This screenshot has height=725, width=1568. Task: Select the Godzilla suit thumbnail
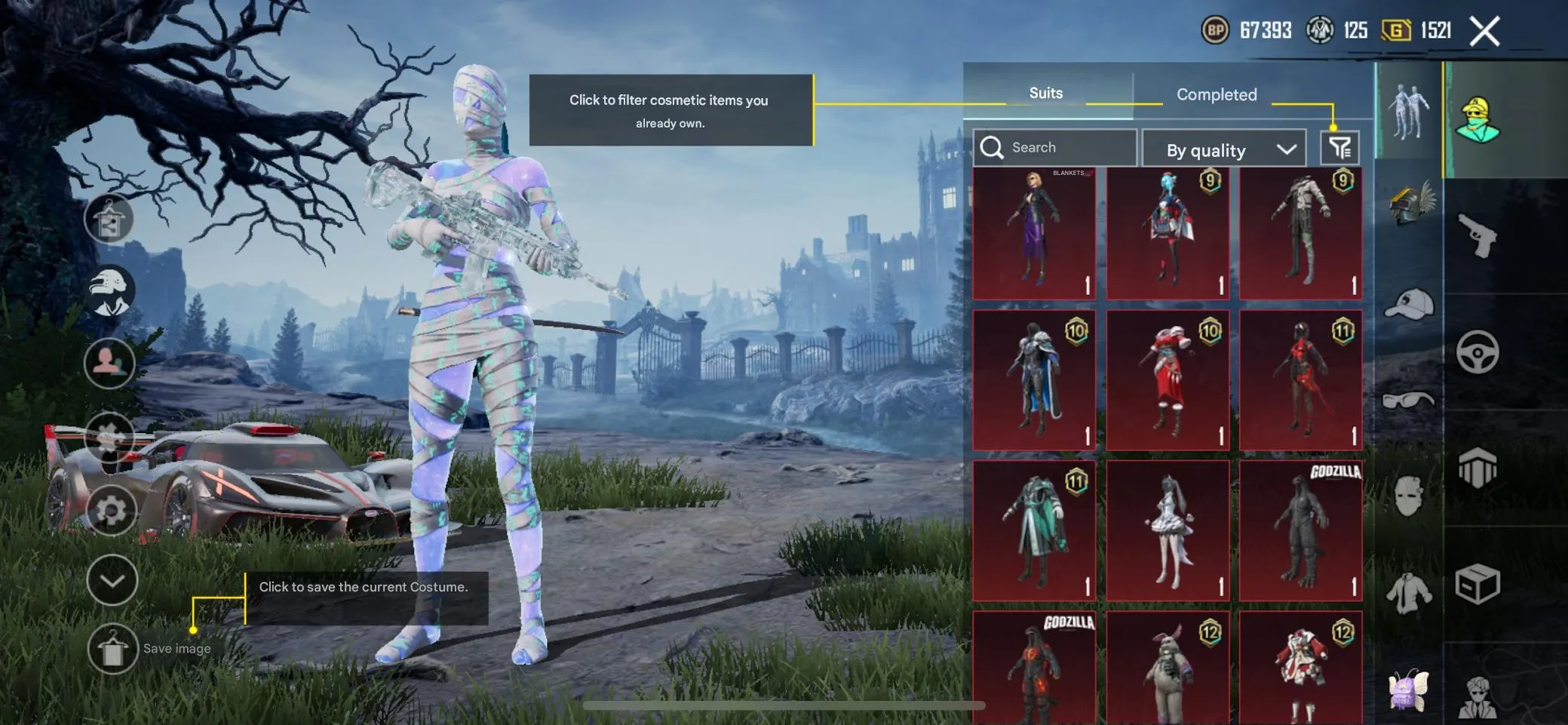[x=1301, y=528]
